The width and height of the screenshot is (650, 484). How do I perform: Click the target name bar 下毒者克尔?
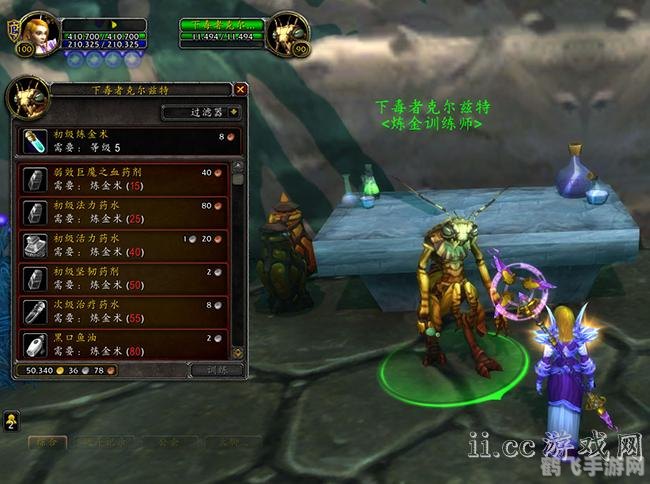(x=221, y=24)
